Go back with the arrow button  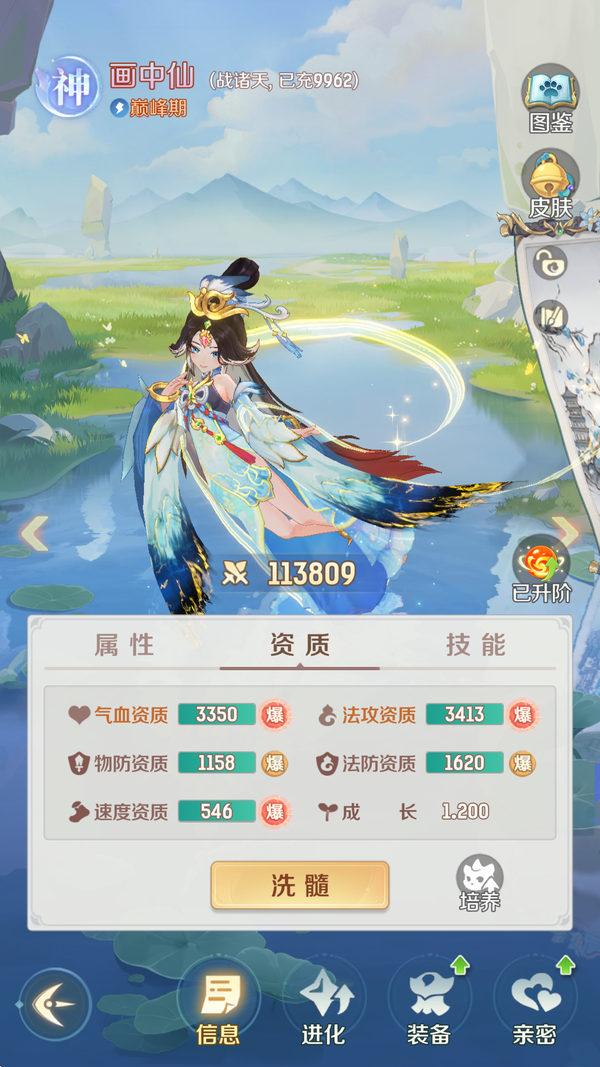tap(55, 1003)
